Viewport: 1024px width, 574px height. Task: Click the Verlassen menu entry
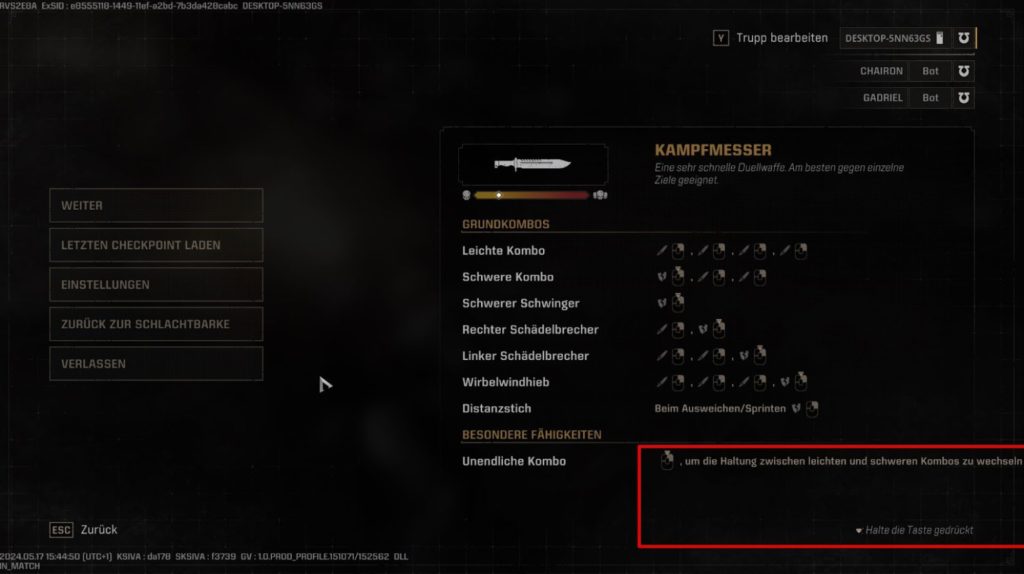click(155, 363)
